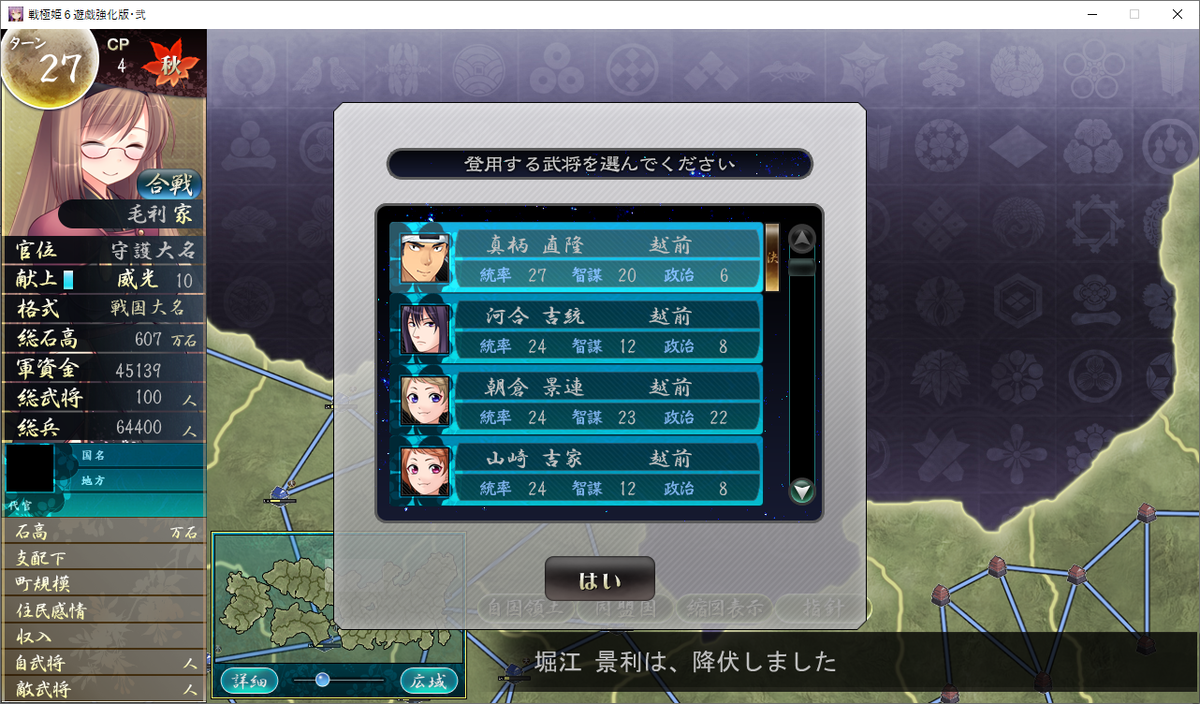This screenshot has height=704, width=1200.
Task: Click the list's scroll-down arrow
Action: (802, 491)
